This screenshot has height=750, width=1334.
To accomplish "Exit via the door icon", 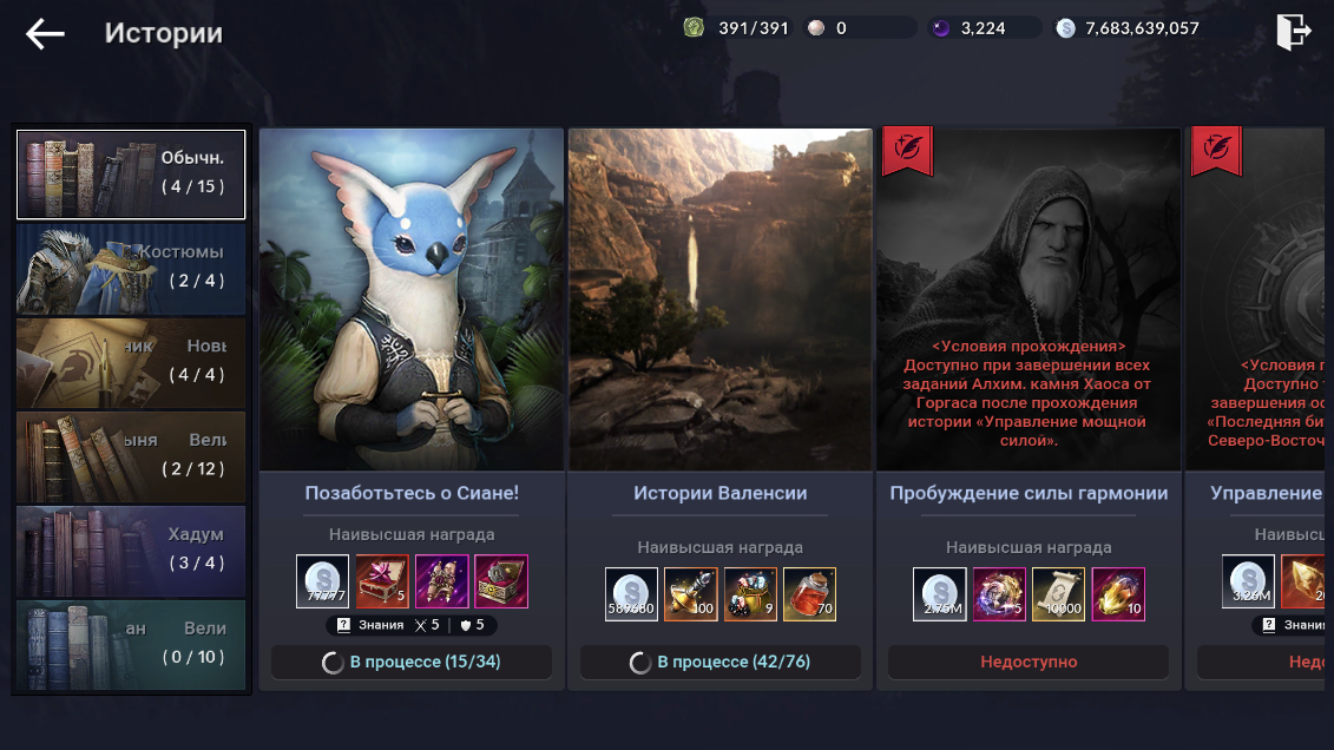I will [x=1293, y=32].
